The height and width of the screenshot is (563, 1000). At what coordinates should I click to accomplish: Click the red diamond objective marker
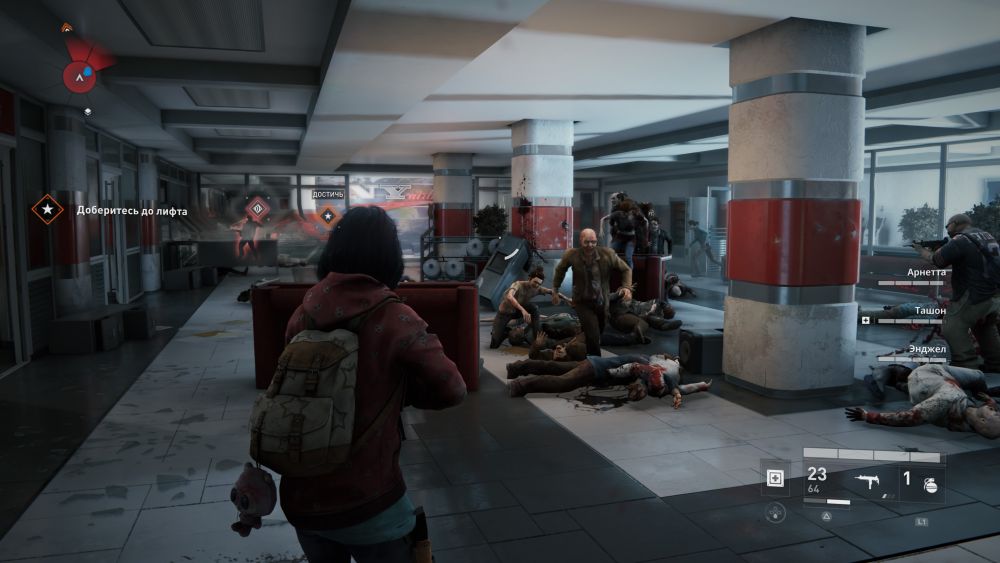257,209
